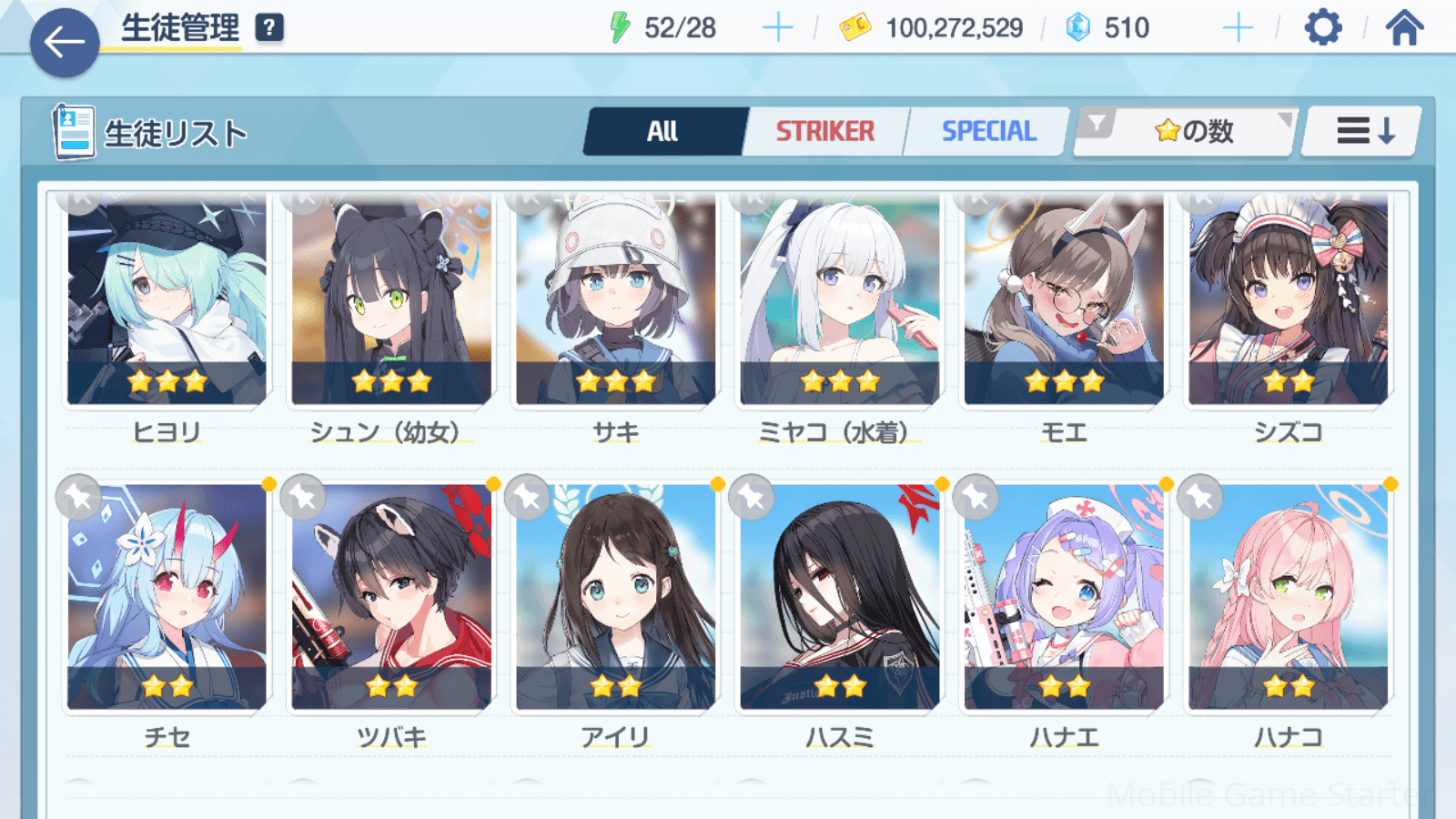1456x819 pixels.
Task: Switch to the All tab
Action: [x=663, y=132]
